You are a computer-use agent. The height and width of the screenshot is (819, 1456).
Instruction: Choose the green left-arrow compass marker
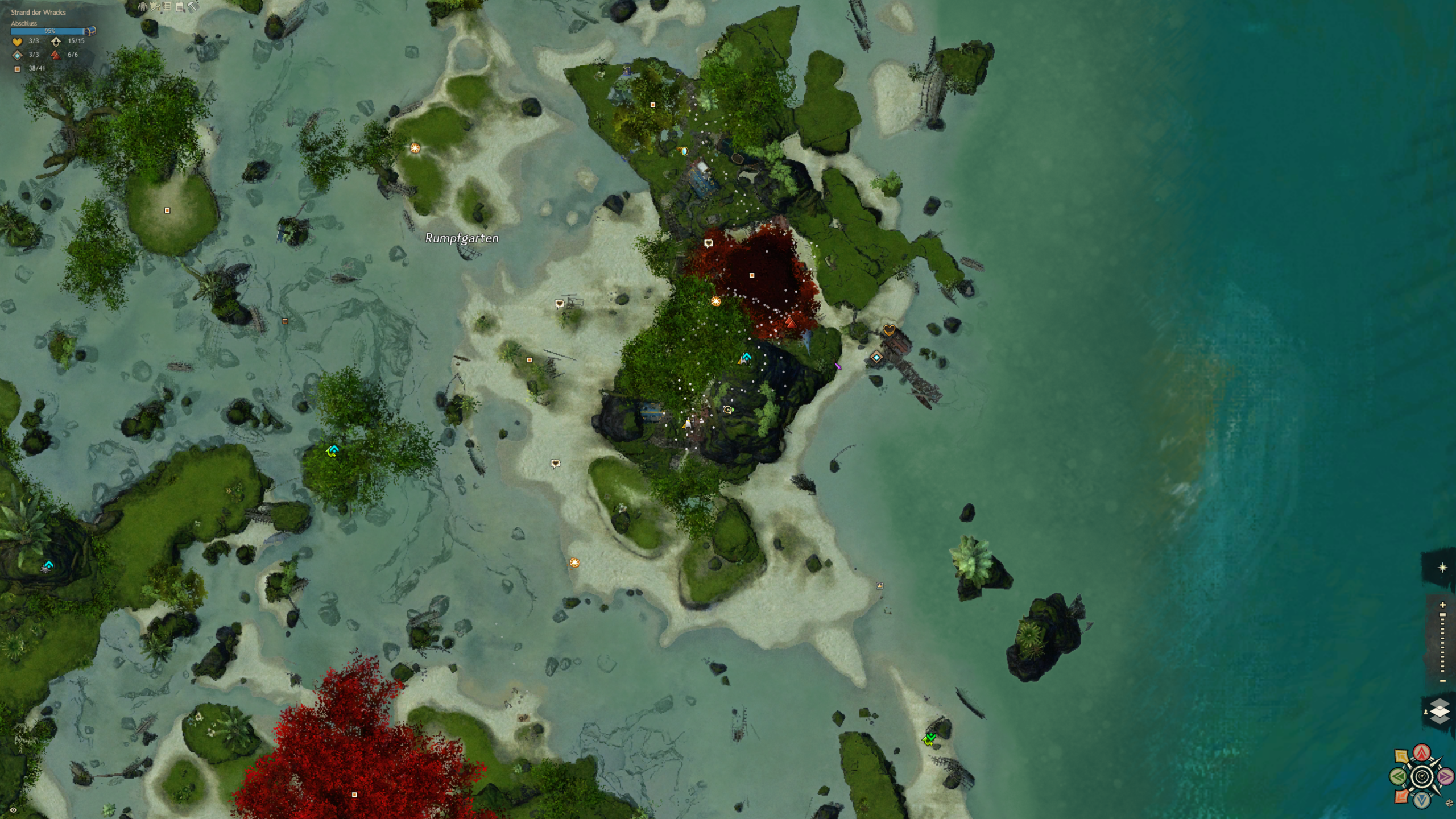pyautogui.click(x=1399, y=776)
